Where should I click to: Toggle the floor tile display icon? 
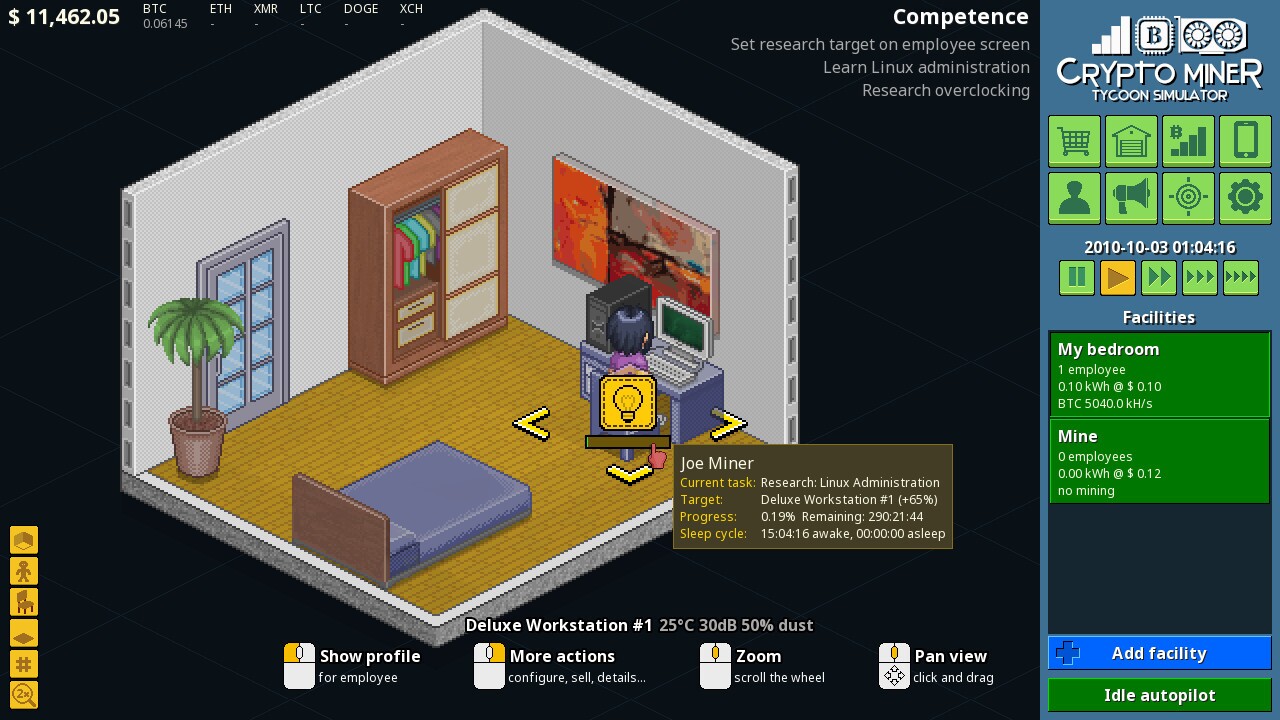(24, 633)
